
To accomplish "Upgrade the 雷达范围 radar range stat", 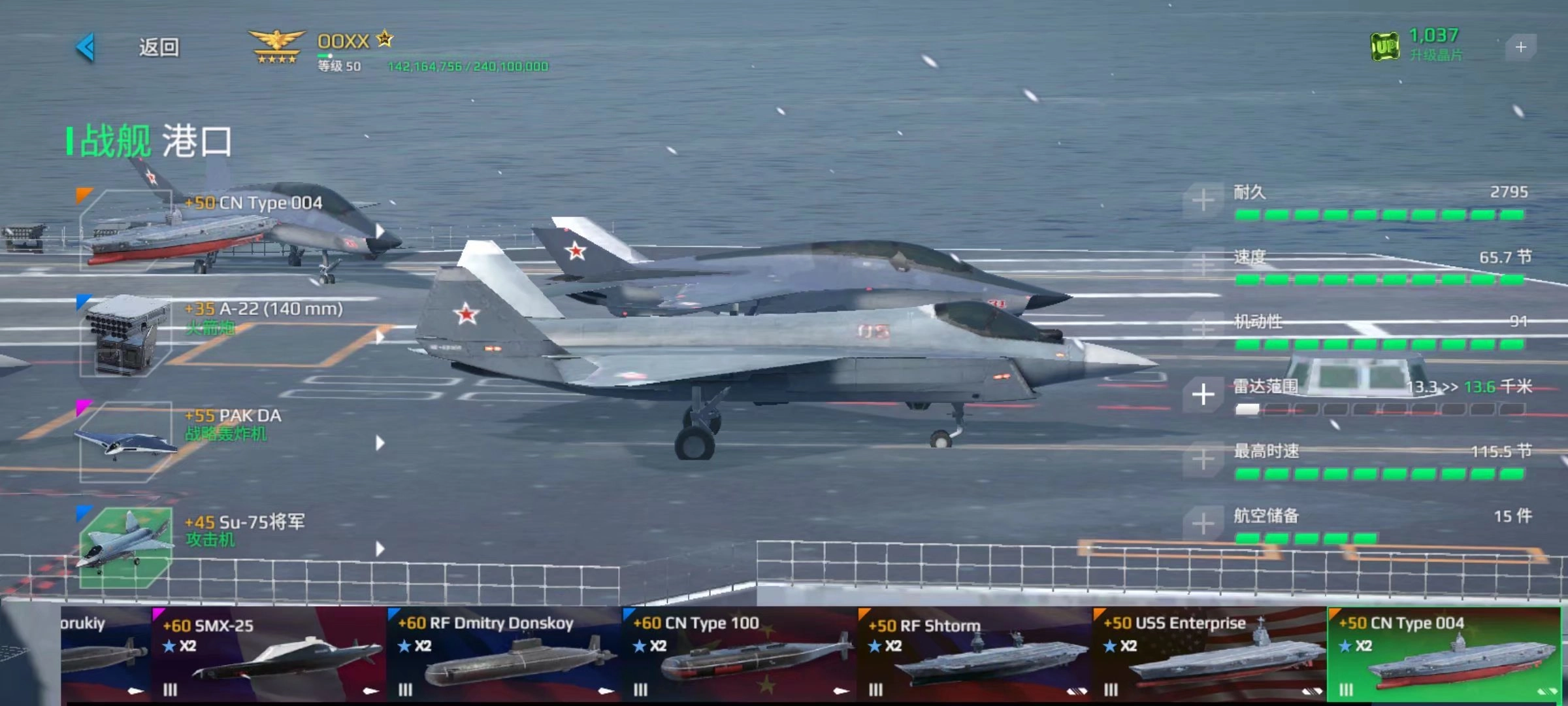I will point(1203,394).
